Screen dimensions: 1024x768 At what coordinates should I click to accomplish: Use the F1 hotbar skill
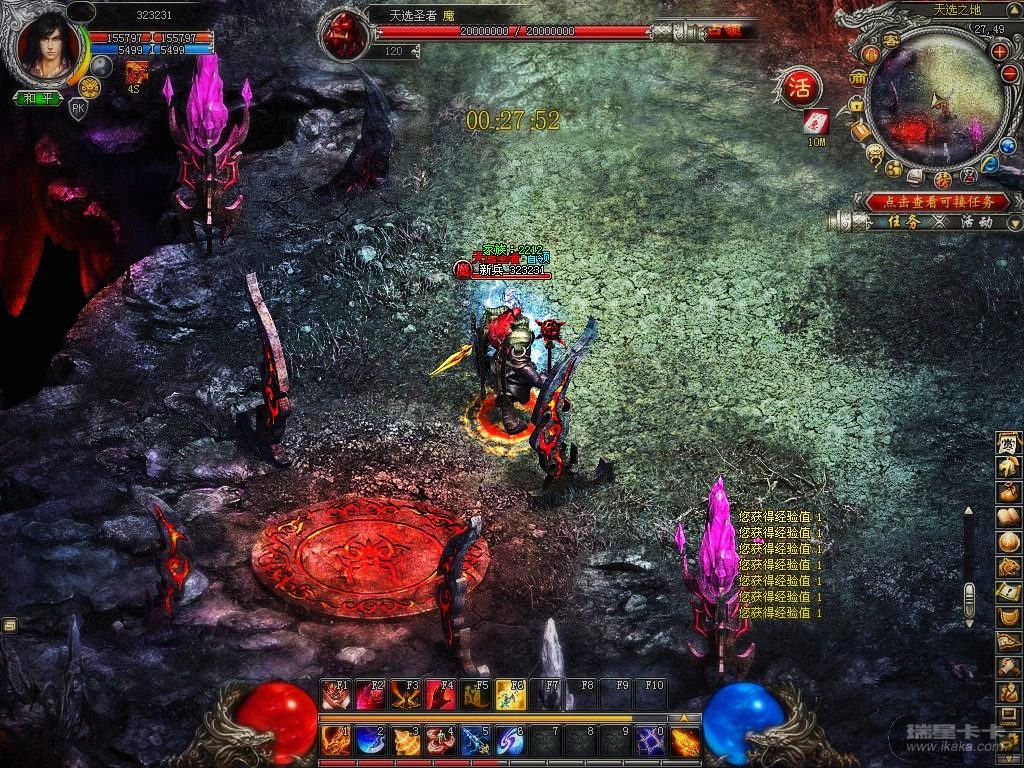click(336, 694)
